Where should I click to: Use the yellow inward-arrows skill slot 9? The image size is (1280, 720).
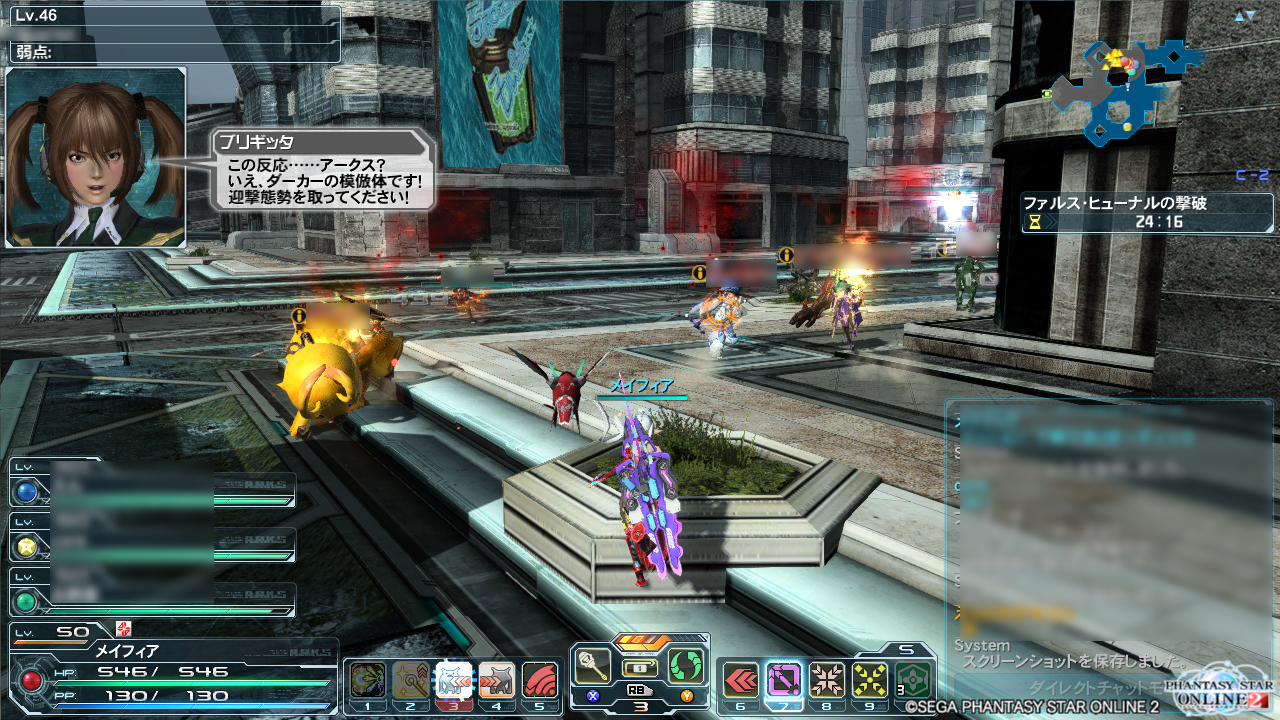point(870,680)
